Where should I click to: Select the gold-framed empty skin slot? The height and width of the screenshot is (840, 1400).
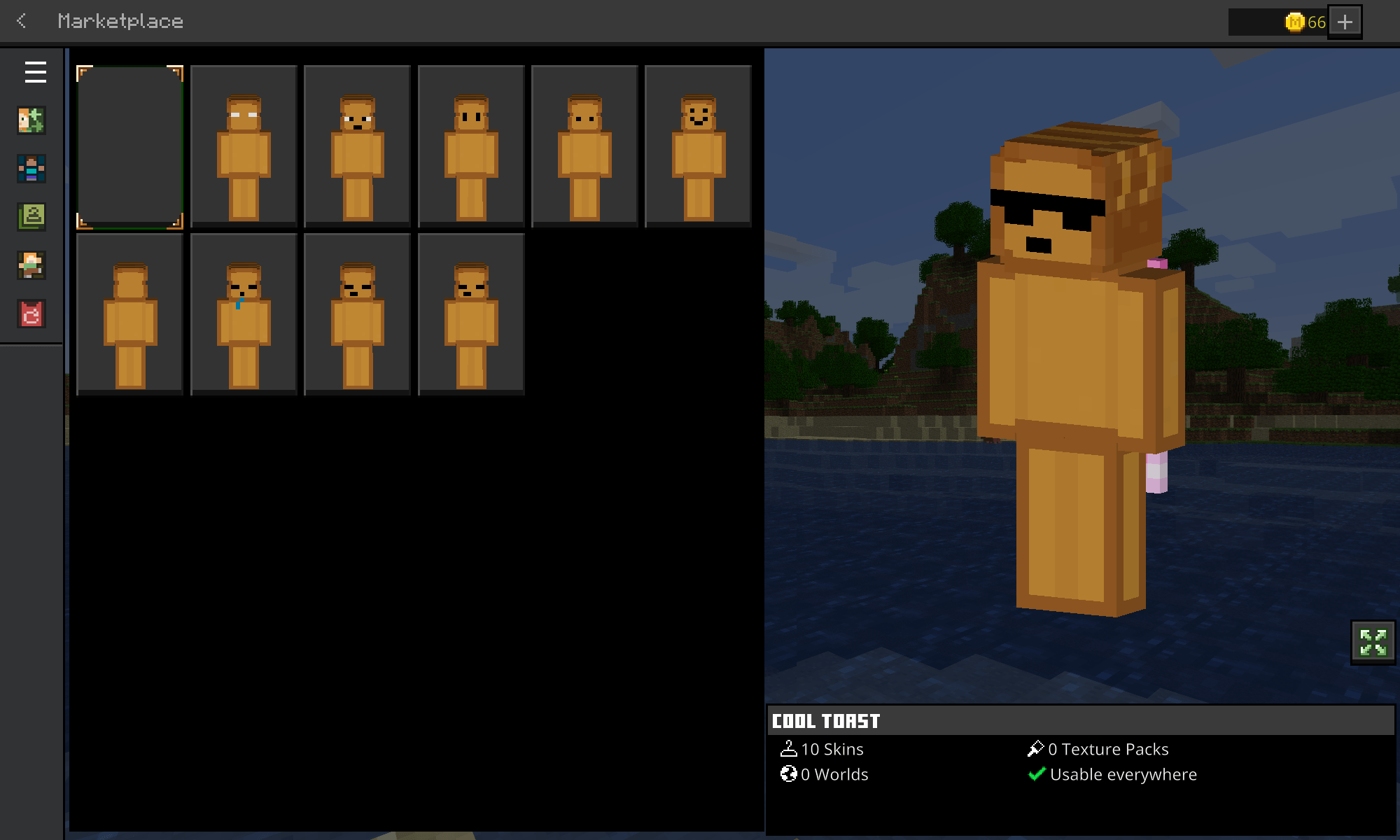coord(129,146)
